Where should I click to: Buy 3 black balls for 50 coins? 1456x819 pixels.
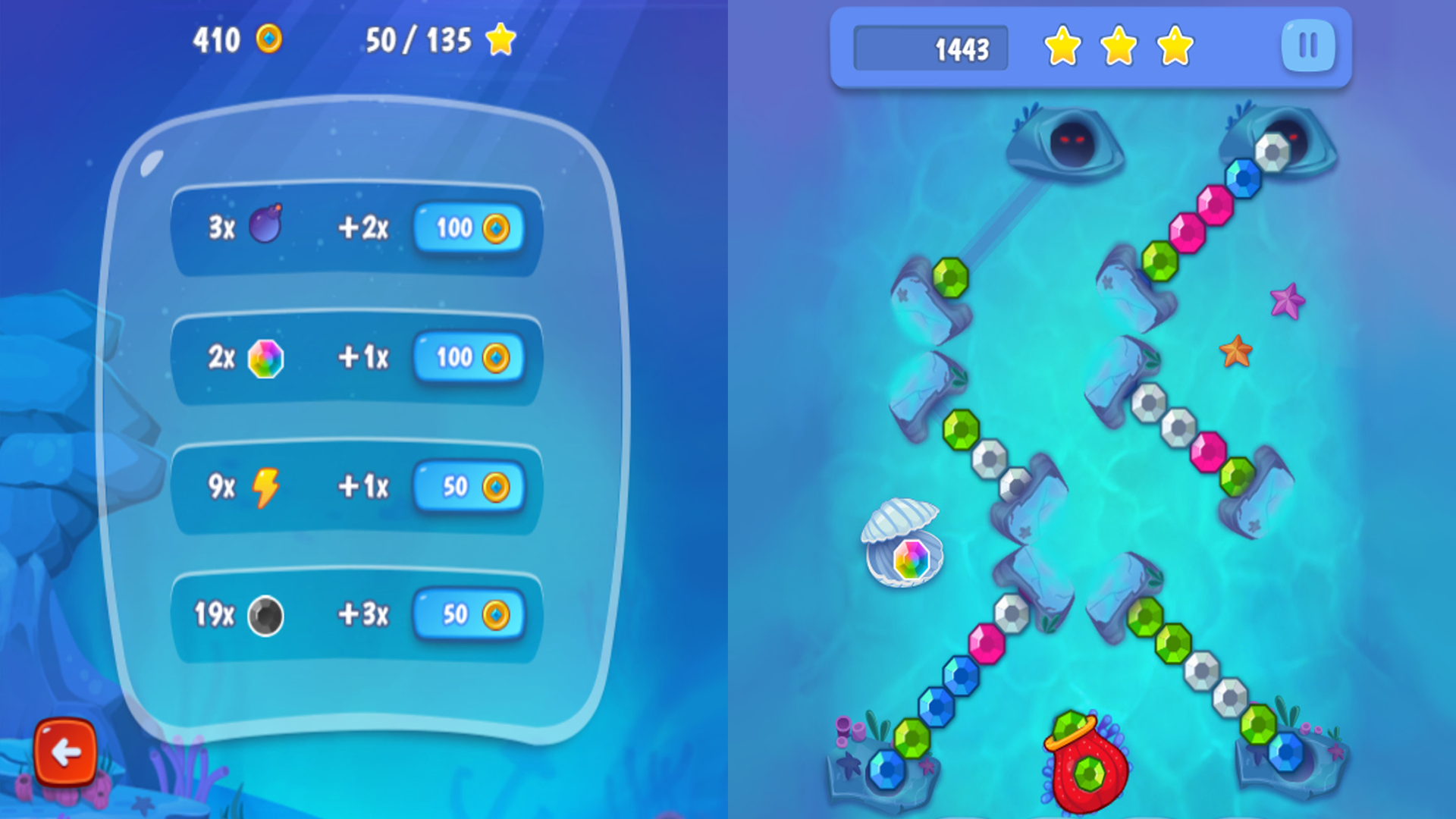tap(469, 616)
